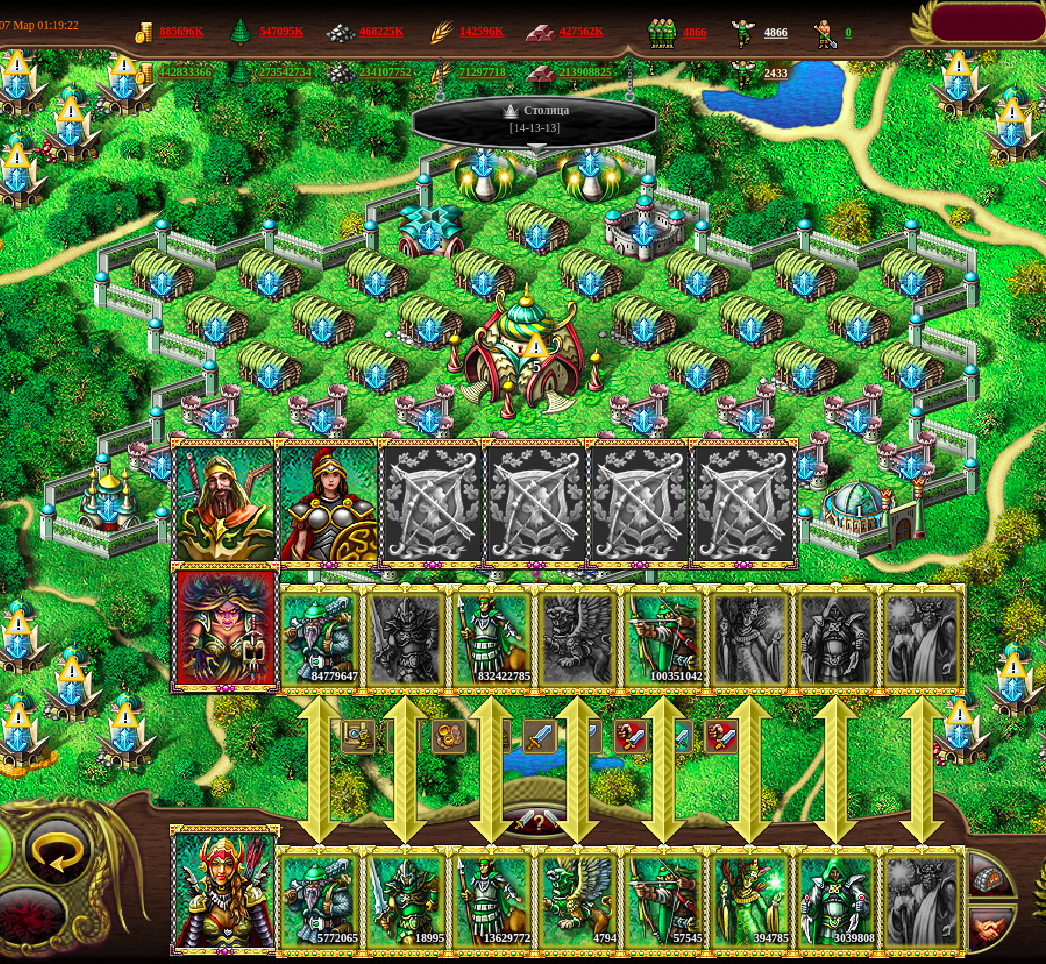Pick the army mage unit with 394785

(x=749, y=900)
